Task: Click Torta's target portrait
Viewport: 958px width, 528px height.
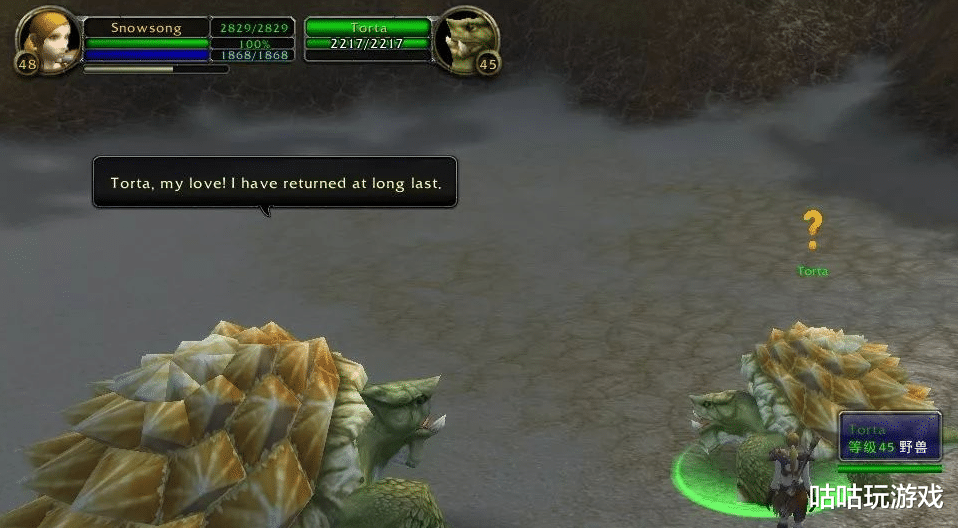Action: click(467, 39)
